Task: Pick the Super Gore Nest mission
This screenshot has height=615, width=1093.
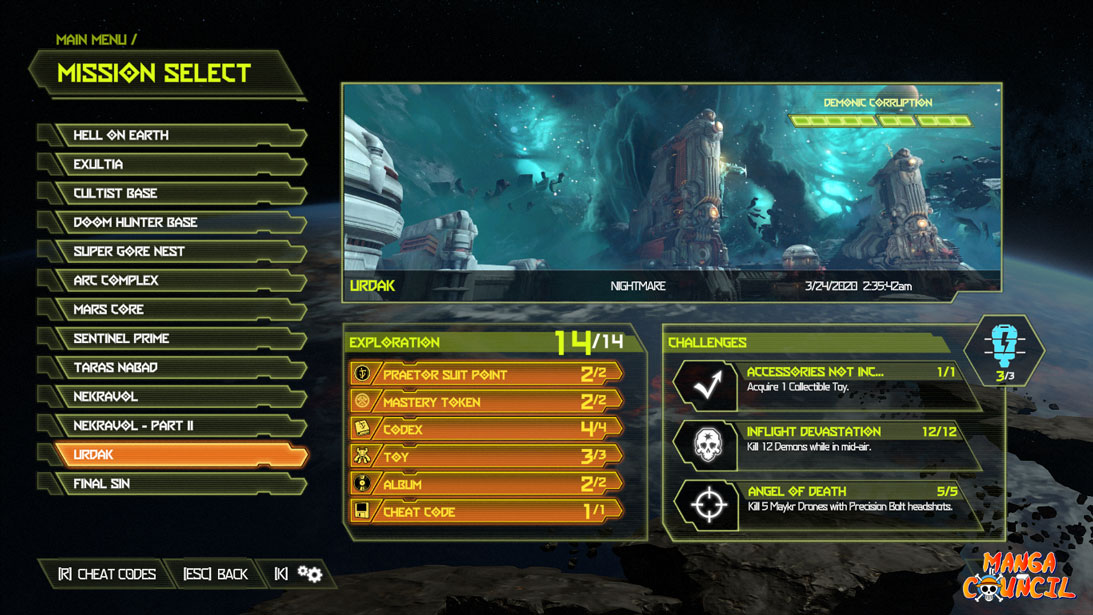Action: [x=170, y=251]
